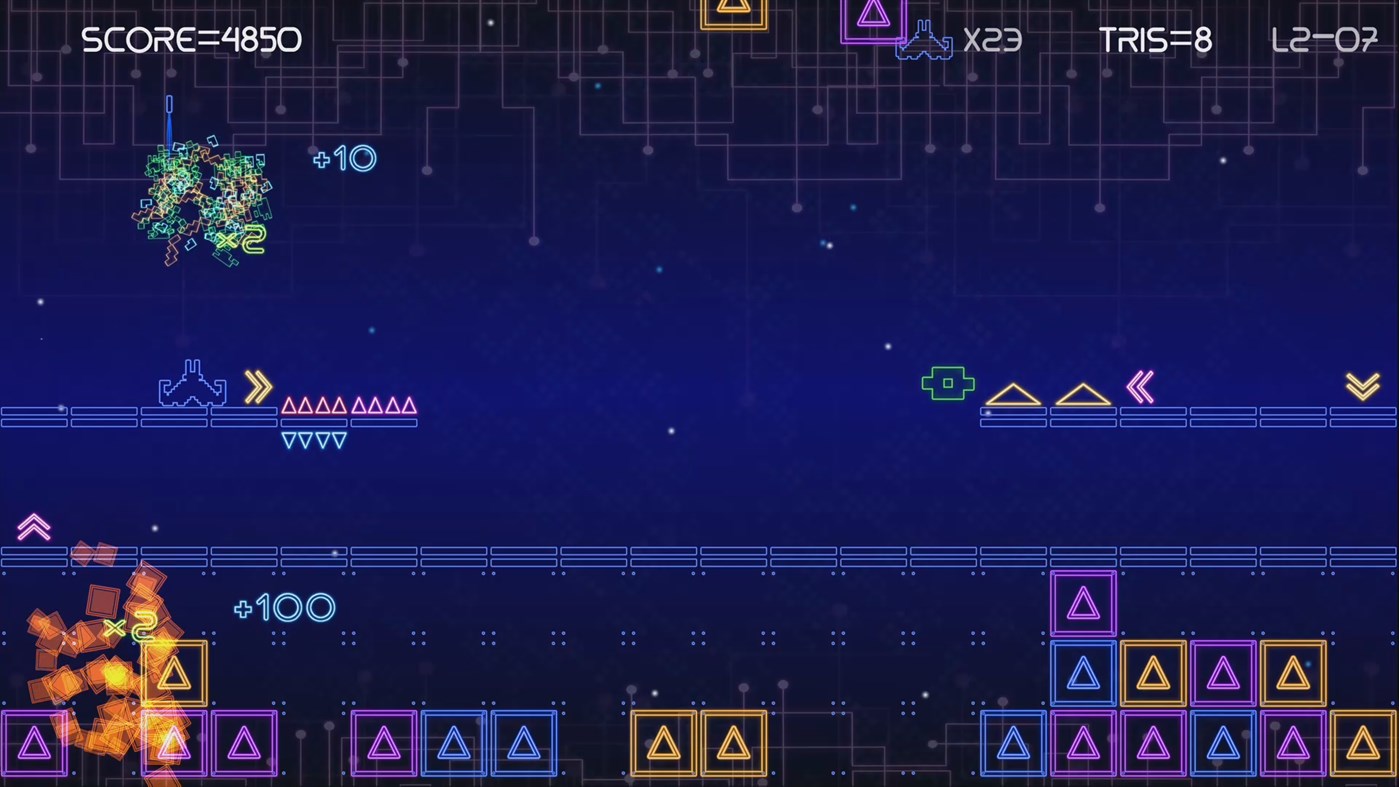Click the pink double-chevron pointing left
Screen dimensions: 1399x787
pyautogui.click(x=1140, y=385)
